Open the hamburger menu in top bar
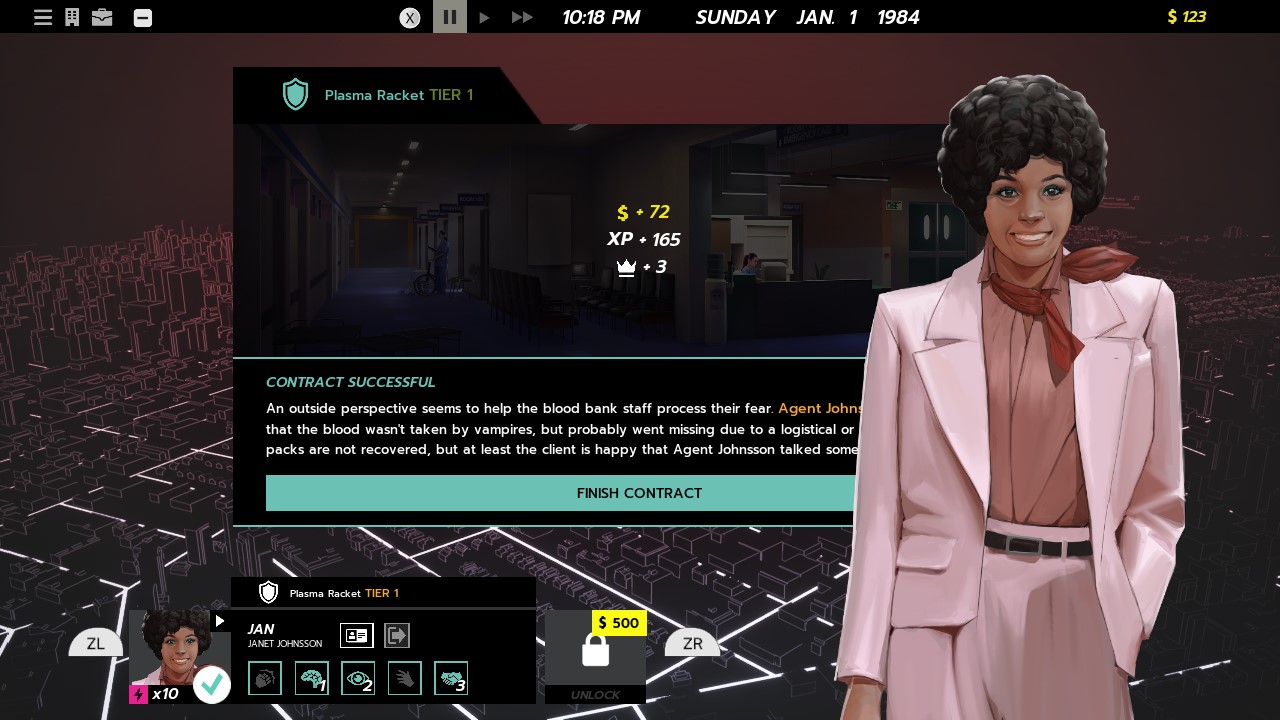Screen dimensions: 1280x720 [43, 17]
